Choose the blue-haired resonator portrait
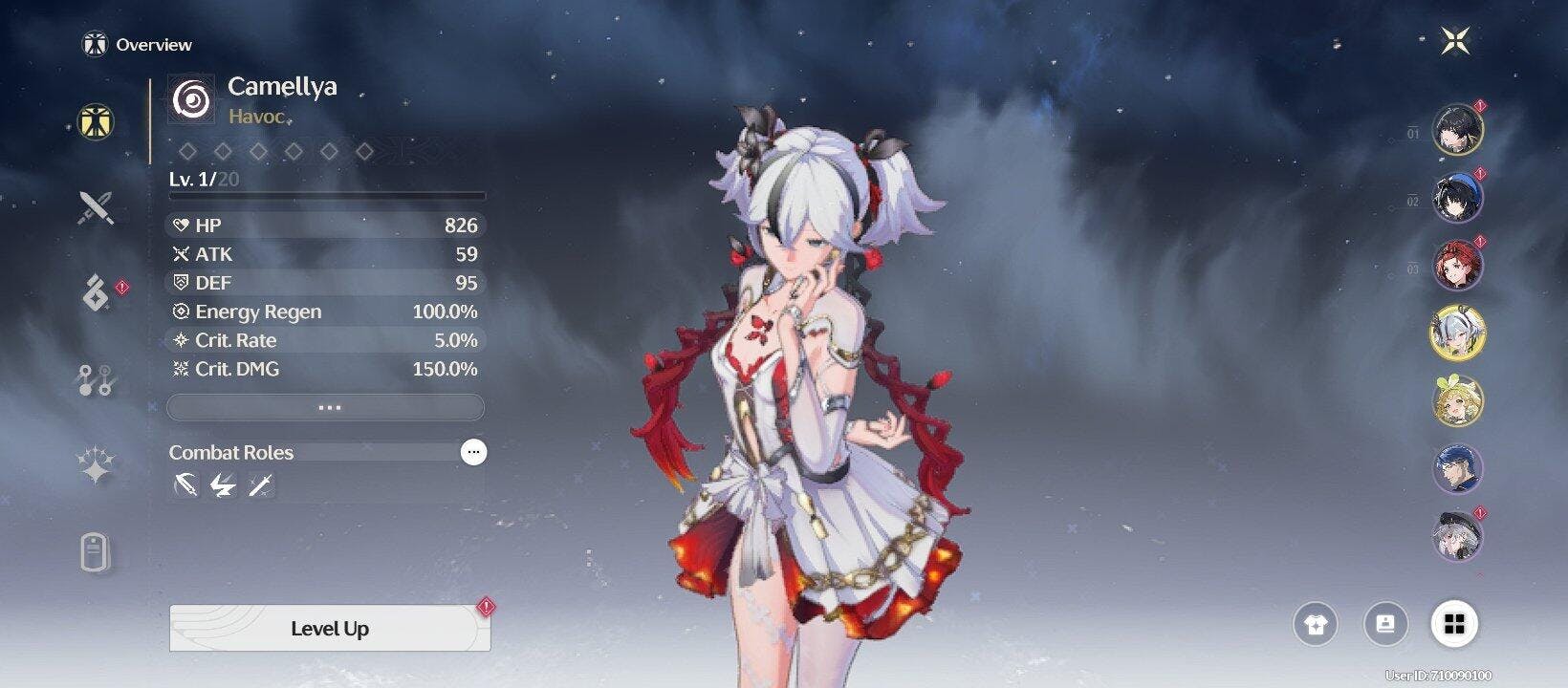This screenshot has width=1568, height=688. pos(1457,468)
